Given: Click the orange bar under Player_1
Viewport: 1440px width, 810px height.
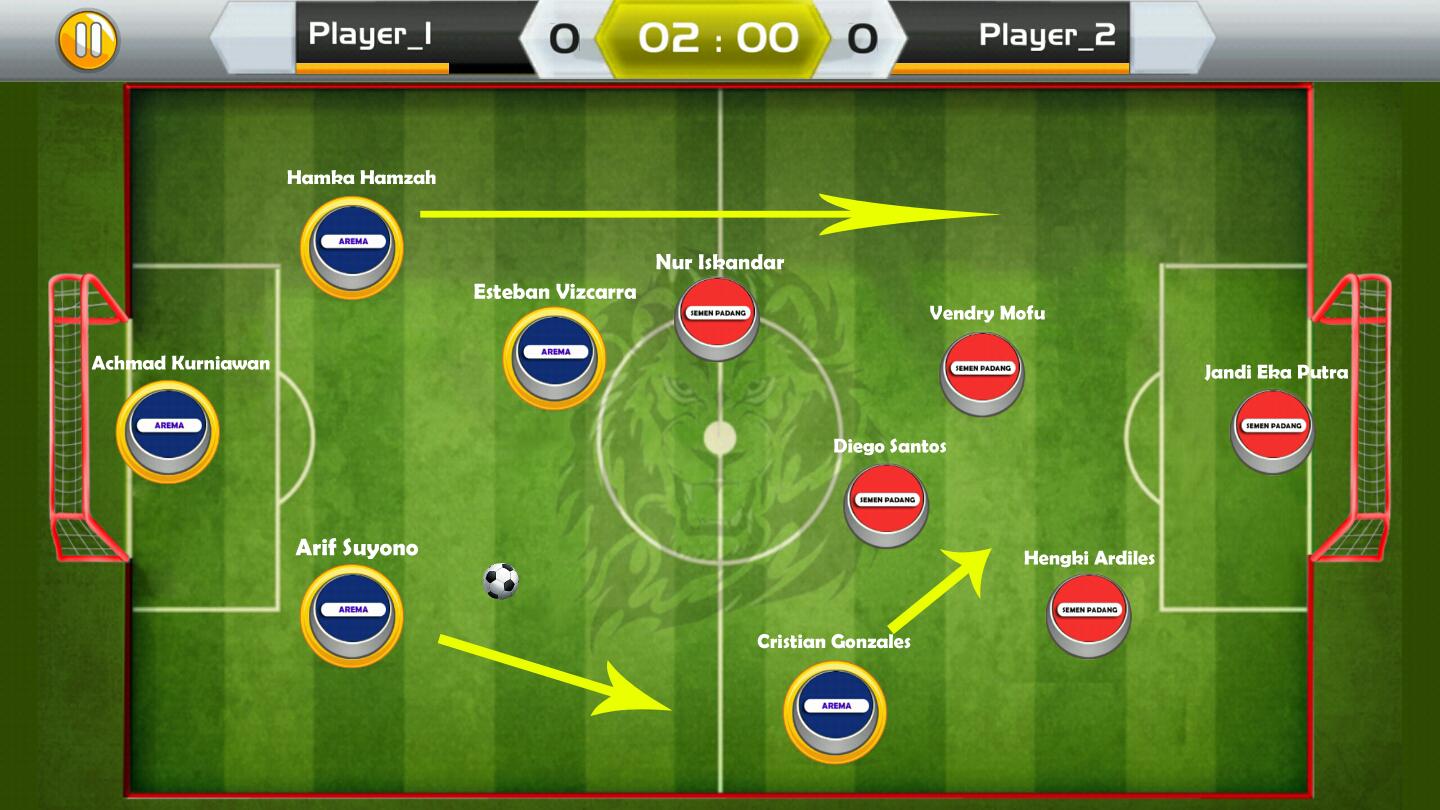Looking at the screenshot, I should click(370, 68).
